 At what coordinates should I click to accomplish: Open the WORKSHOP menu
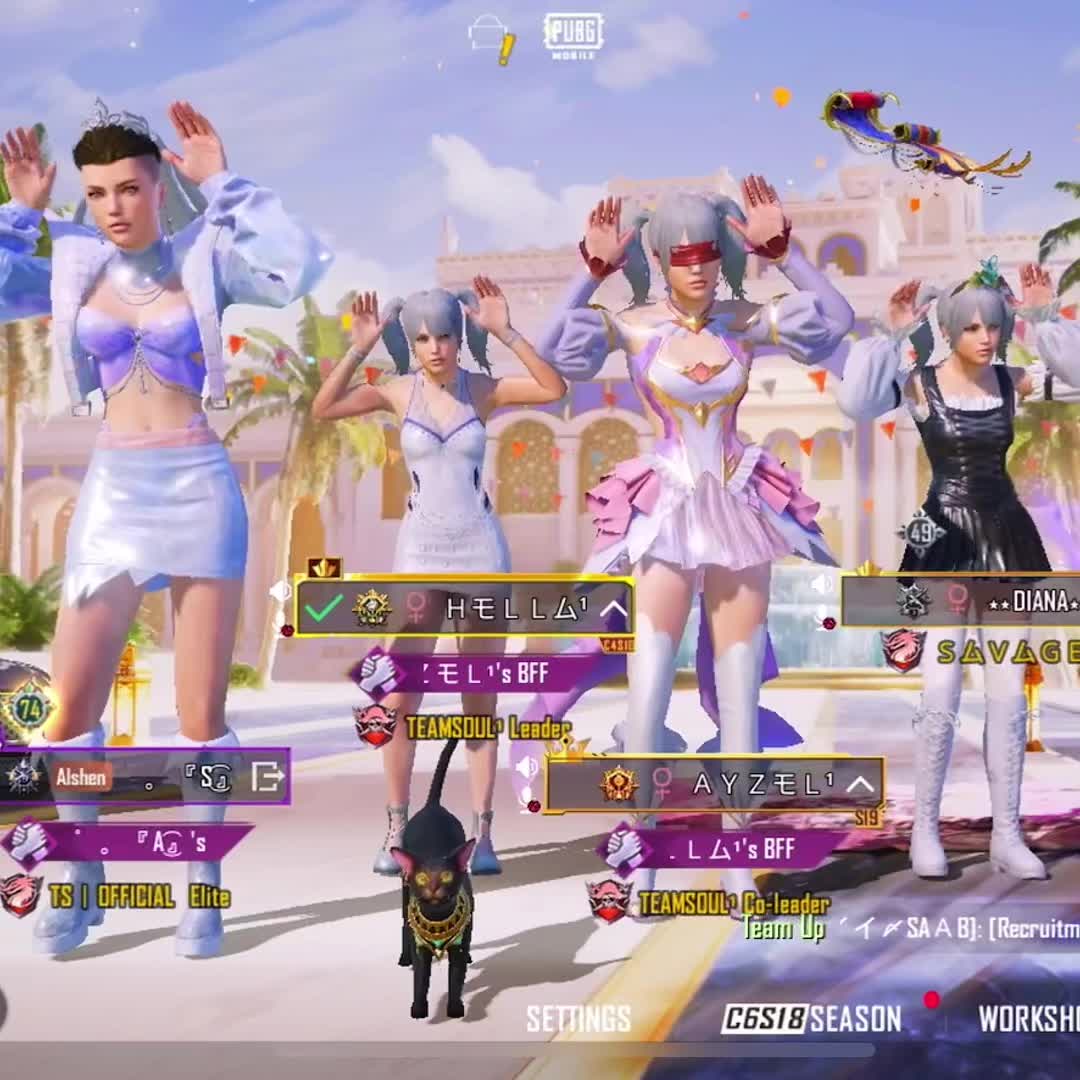tap(1028, 1019)
